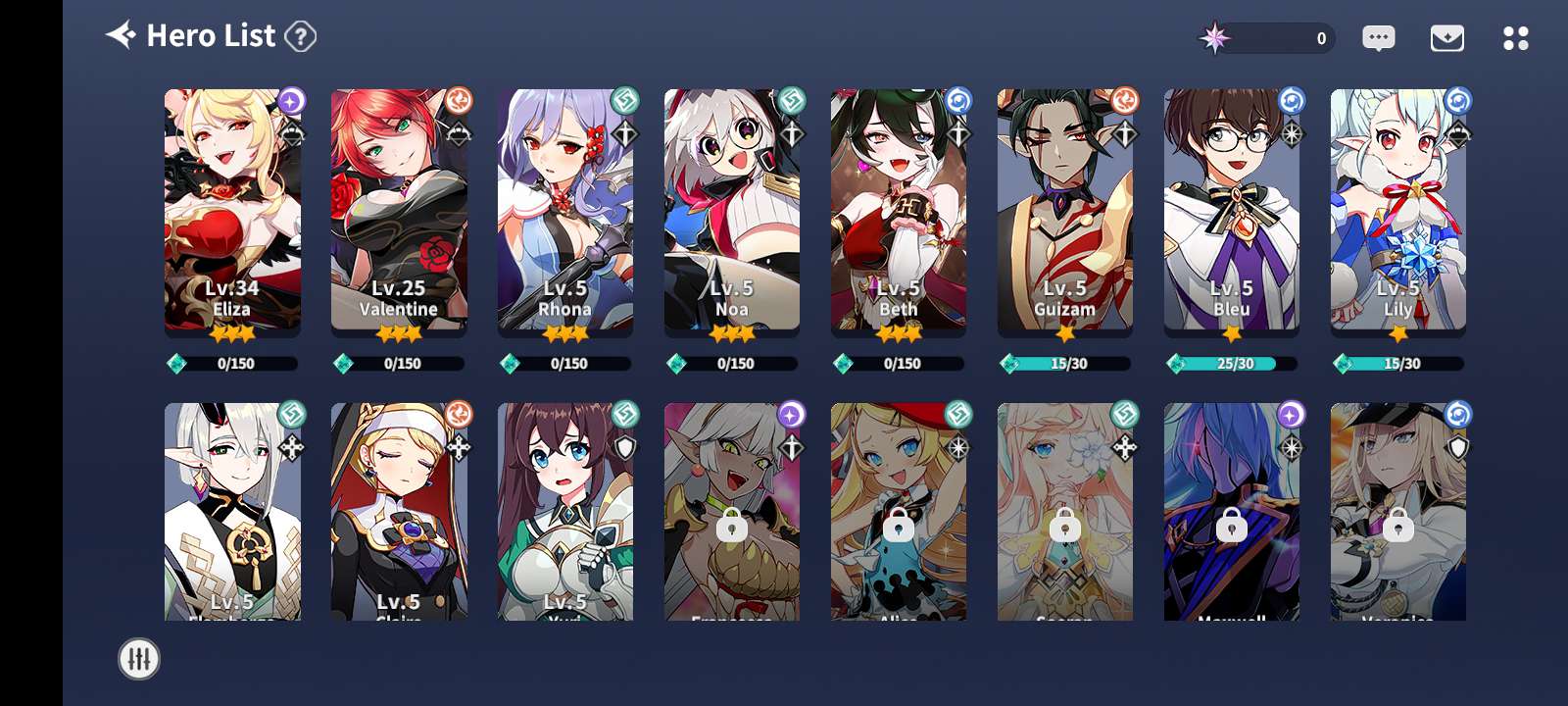
Task: Open Lily's hero card
Action: (x=1398, y=211)
